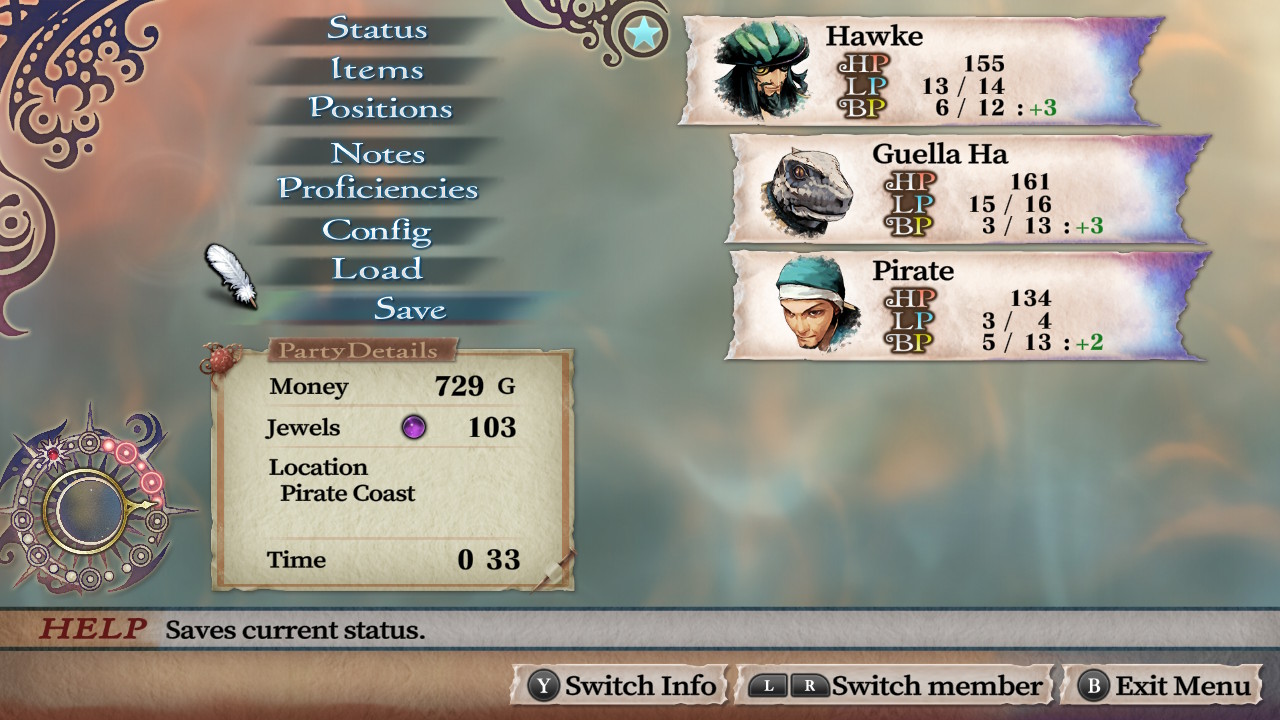Select Load from the menu
This screenshot has width=1280, height=720.
click(x=377, y=269)
